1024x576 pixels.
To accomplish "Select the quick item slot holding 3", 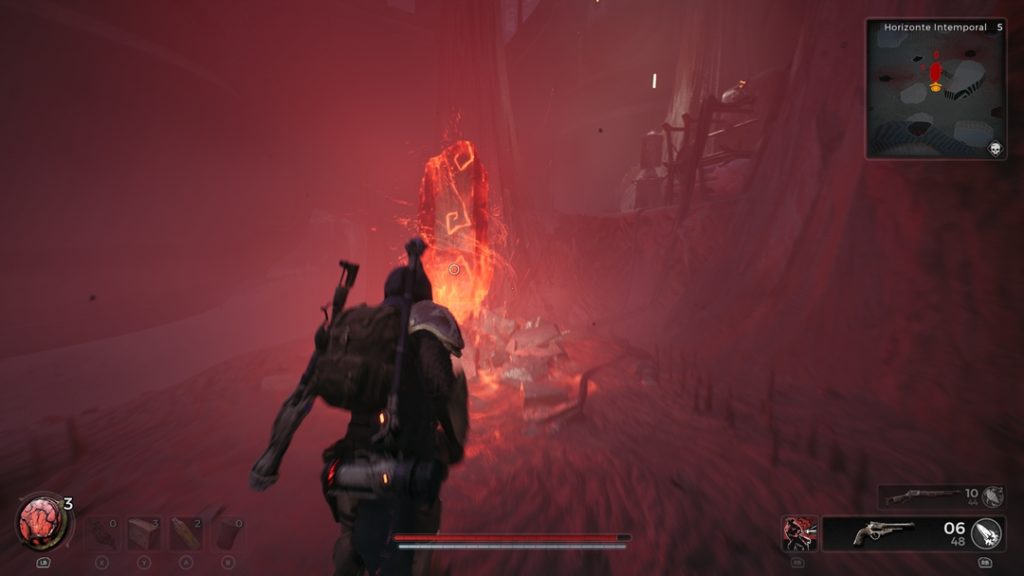I will [x=143, y=533].
